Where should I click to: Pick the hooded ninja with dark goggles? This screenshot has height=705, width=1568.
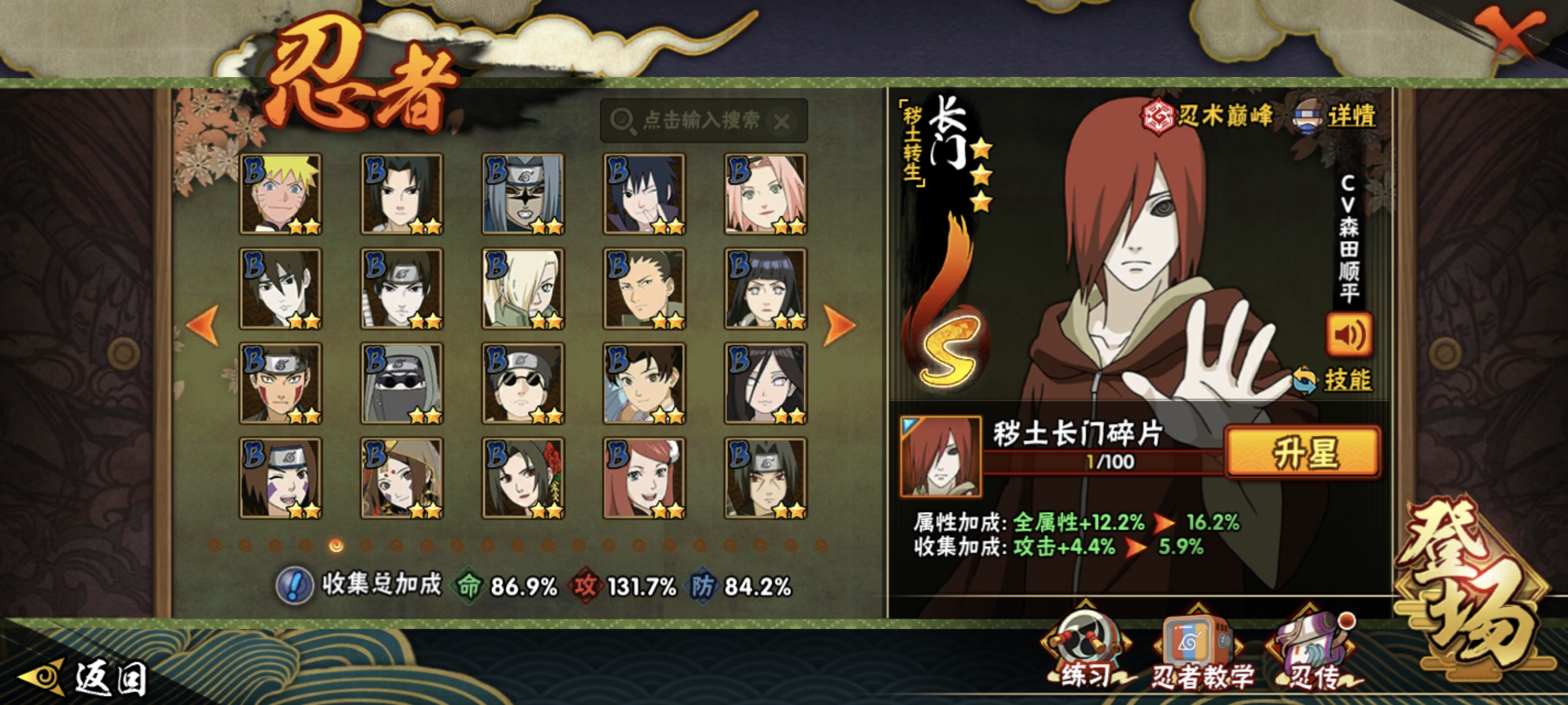(x=402, y=383)
